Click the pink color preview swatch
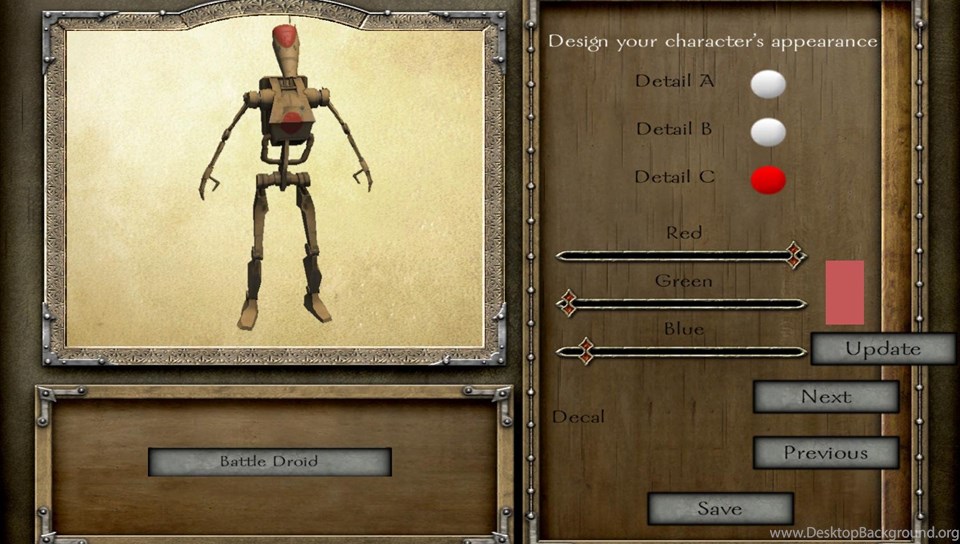The height and width of the screenshot is (544, 960). coord(844,292)
